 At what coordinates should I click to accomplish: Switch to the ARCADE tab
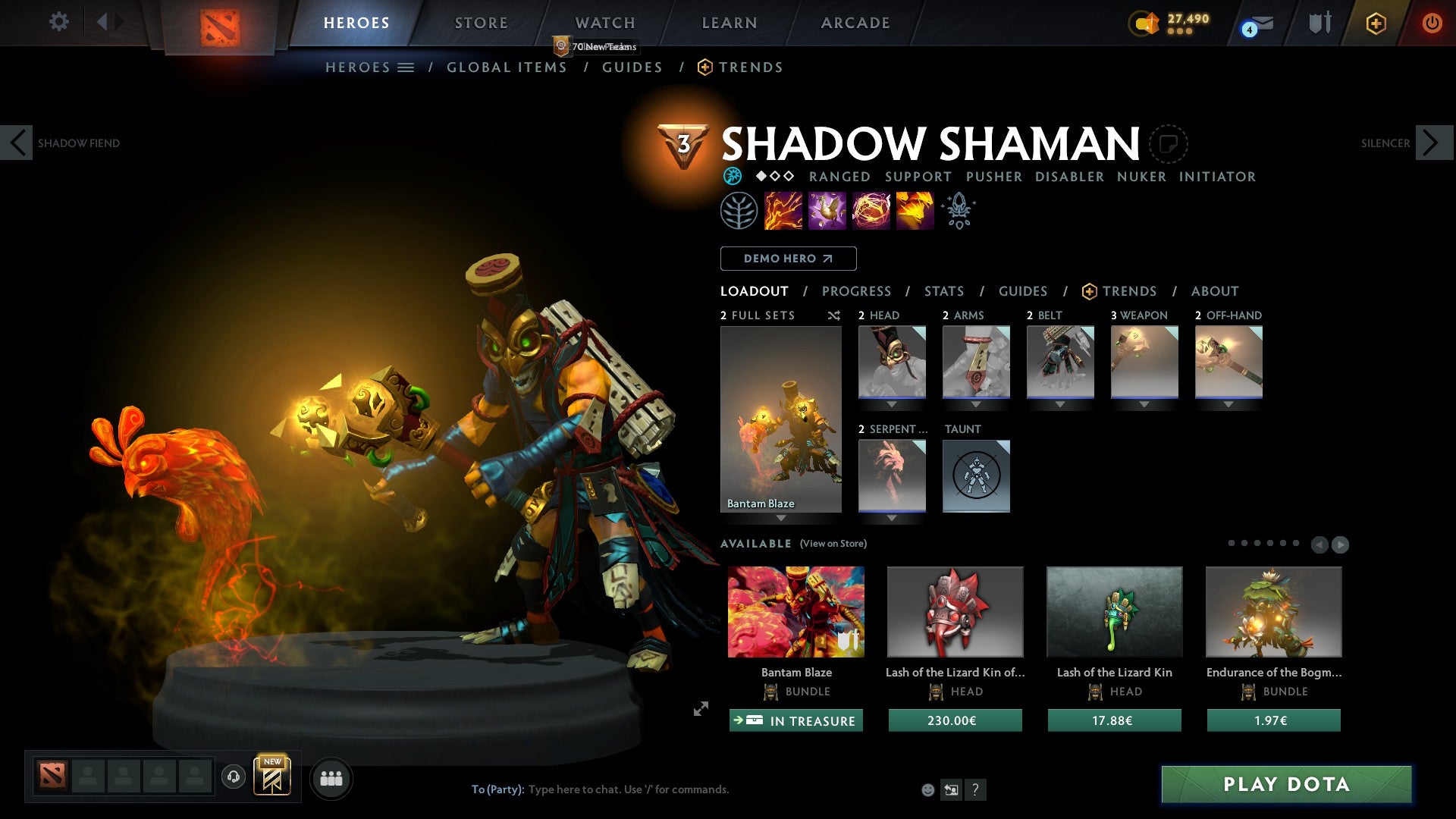855,23
